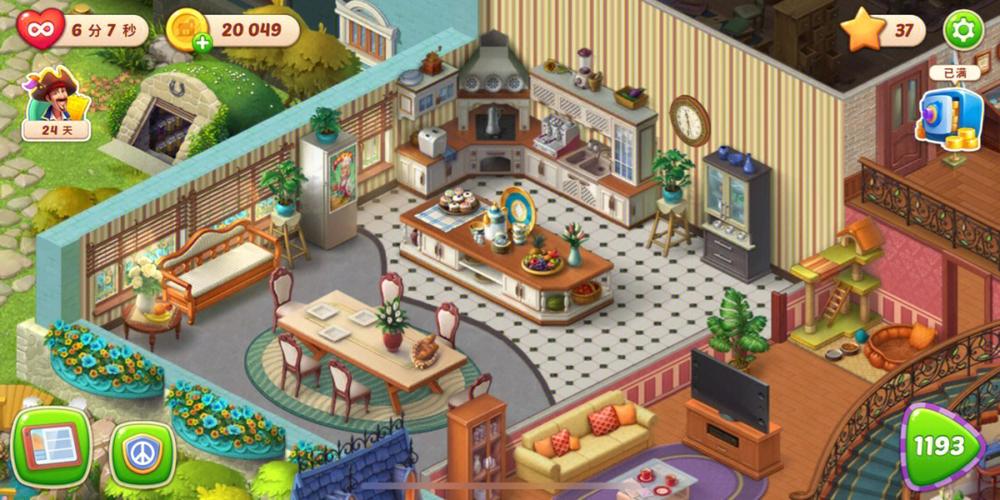The image size is (1000, 500).
Task: Open the blue shield team button
Action: click(142, 453)
